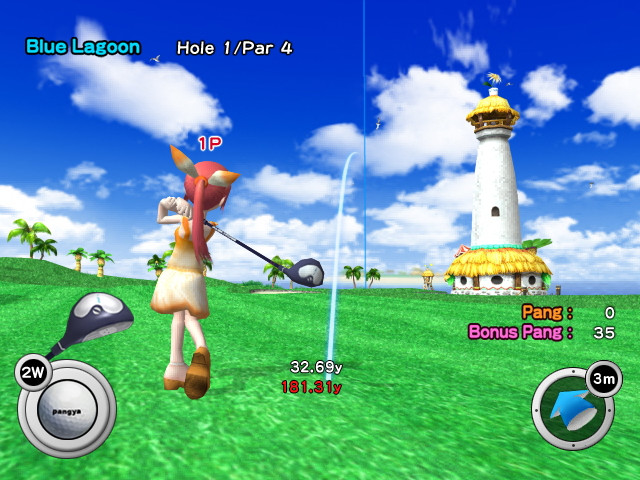The height and width of the screenshot is (480, 640).
Task: Check the blue wind direction arrow
Action: [x=571, y=410]
